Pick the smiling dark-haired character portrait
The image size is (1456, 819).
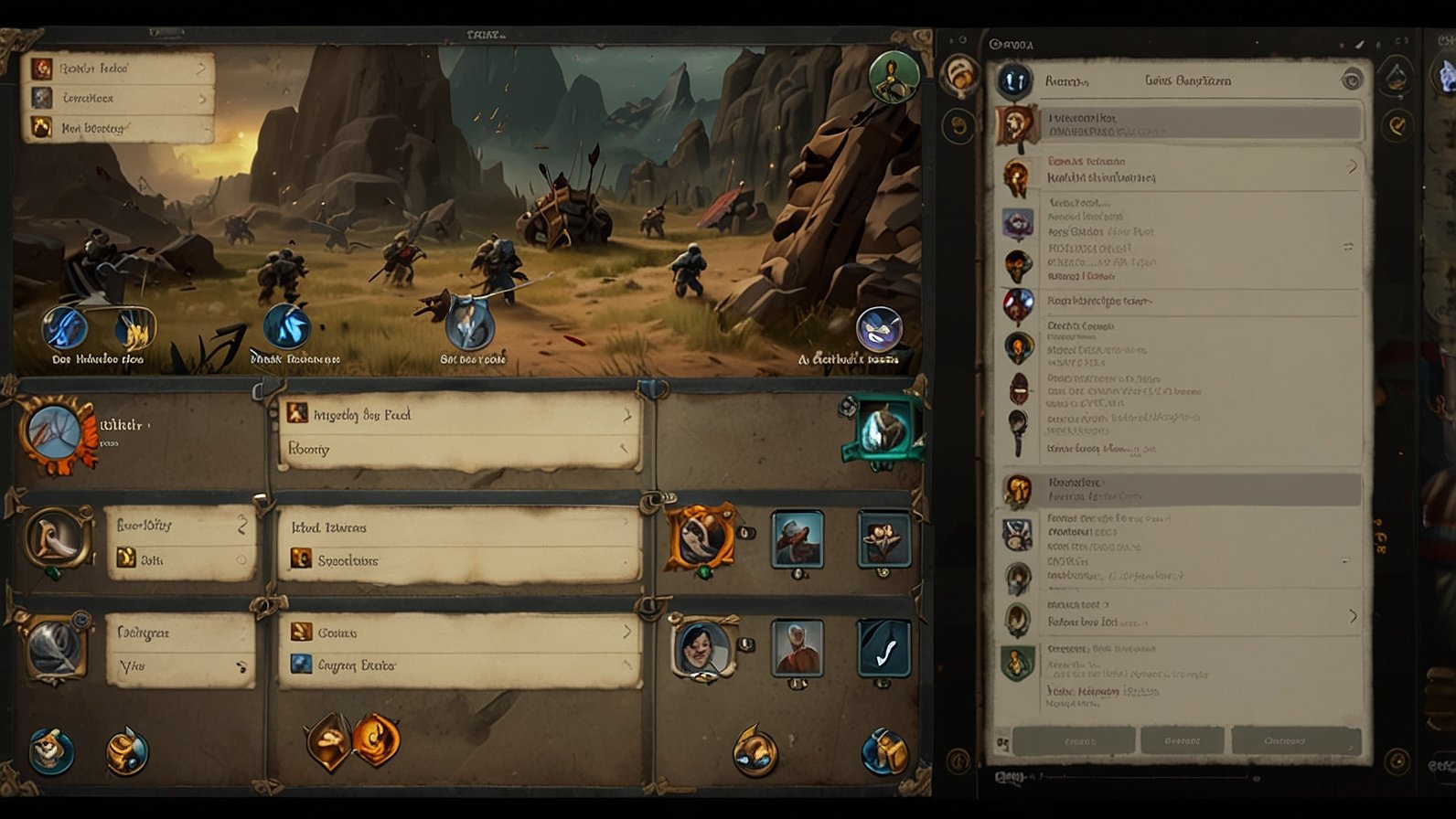click(x=701, y=648)
